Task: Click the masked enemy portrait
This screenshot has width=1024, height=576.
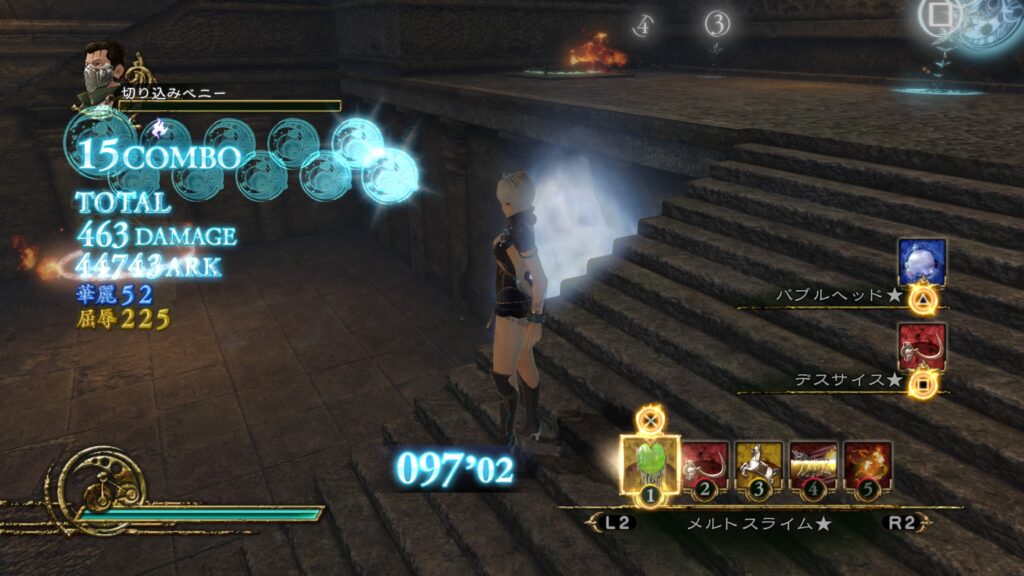Action: click(x=104, y=67)
